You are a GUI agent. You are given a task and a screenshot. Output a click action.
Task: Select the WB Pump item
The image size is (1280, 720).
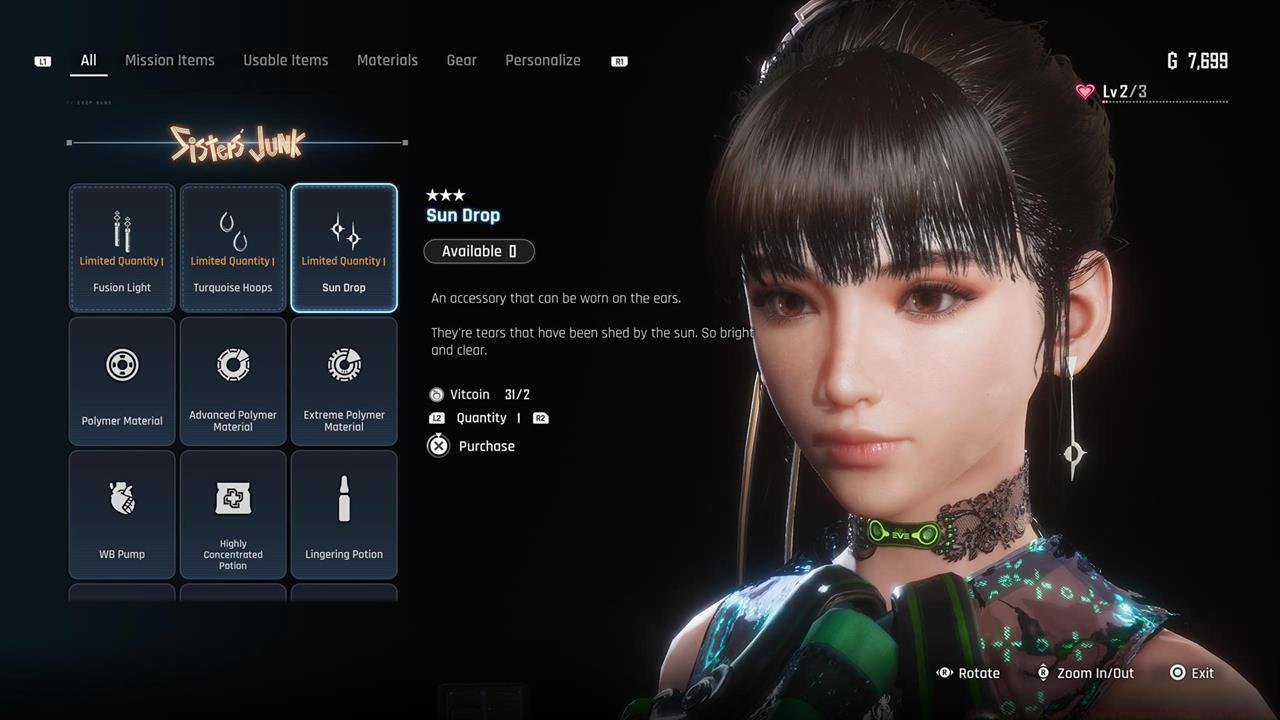122,514
